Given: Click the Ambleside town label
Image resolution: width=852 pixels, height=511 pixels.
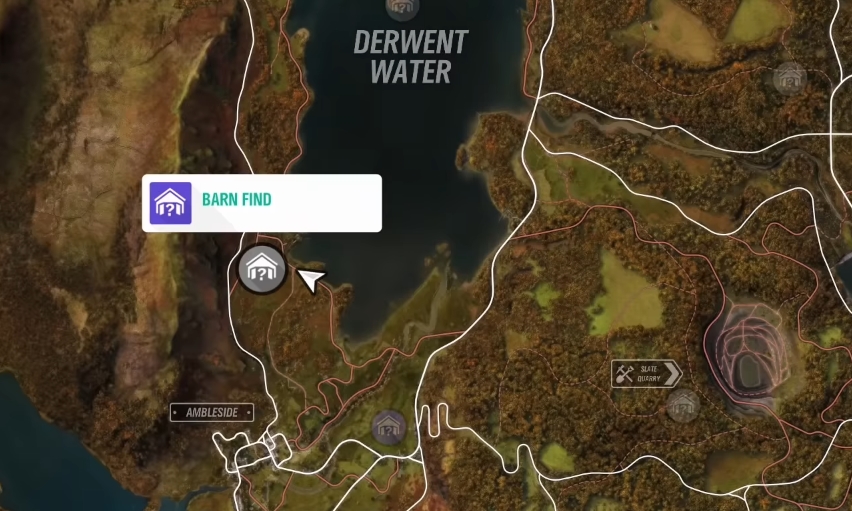Looking at the screenshot, I should pyautogui.click(x=211, y=412).
